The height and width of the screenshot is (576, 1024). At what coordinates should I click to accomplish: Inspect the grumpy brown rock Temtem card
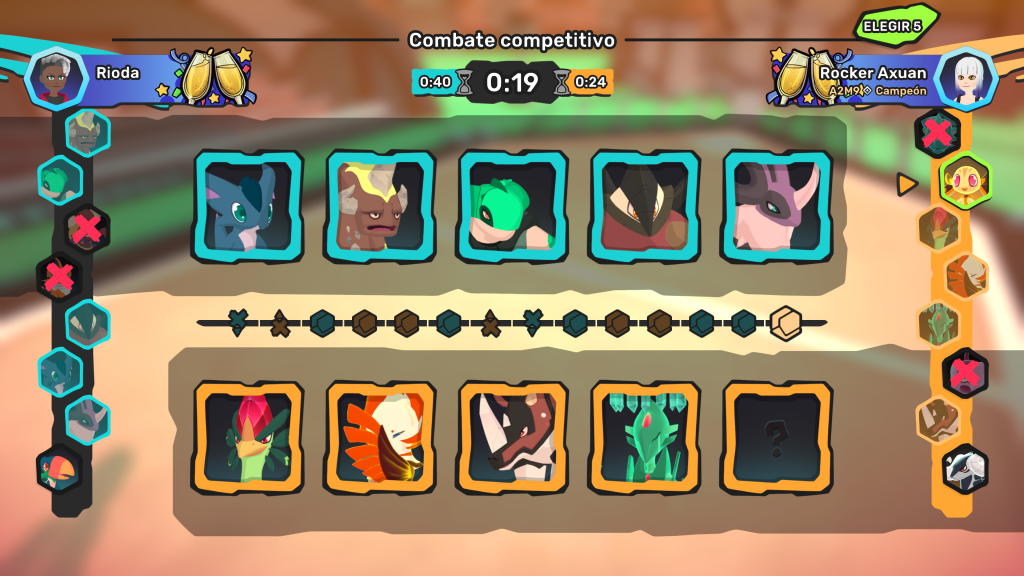tap(380, 207)
